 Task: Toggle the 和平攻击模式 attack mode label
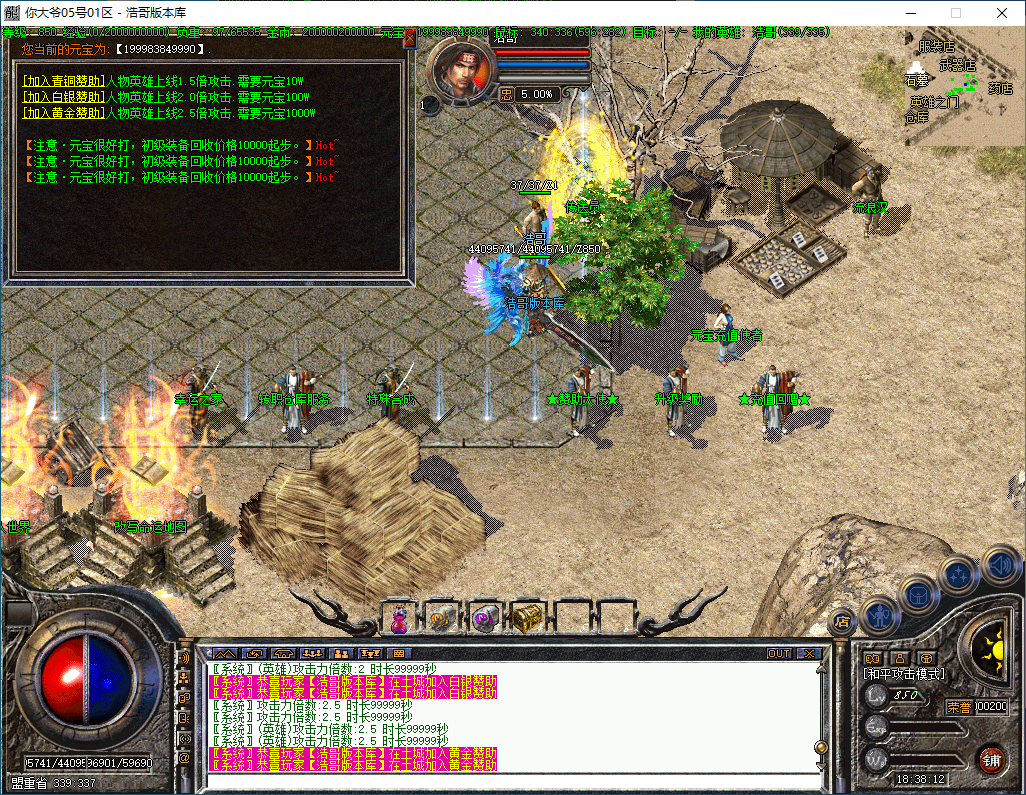pyautogui.click(x=904, y=674)
